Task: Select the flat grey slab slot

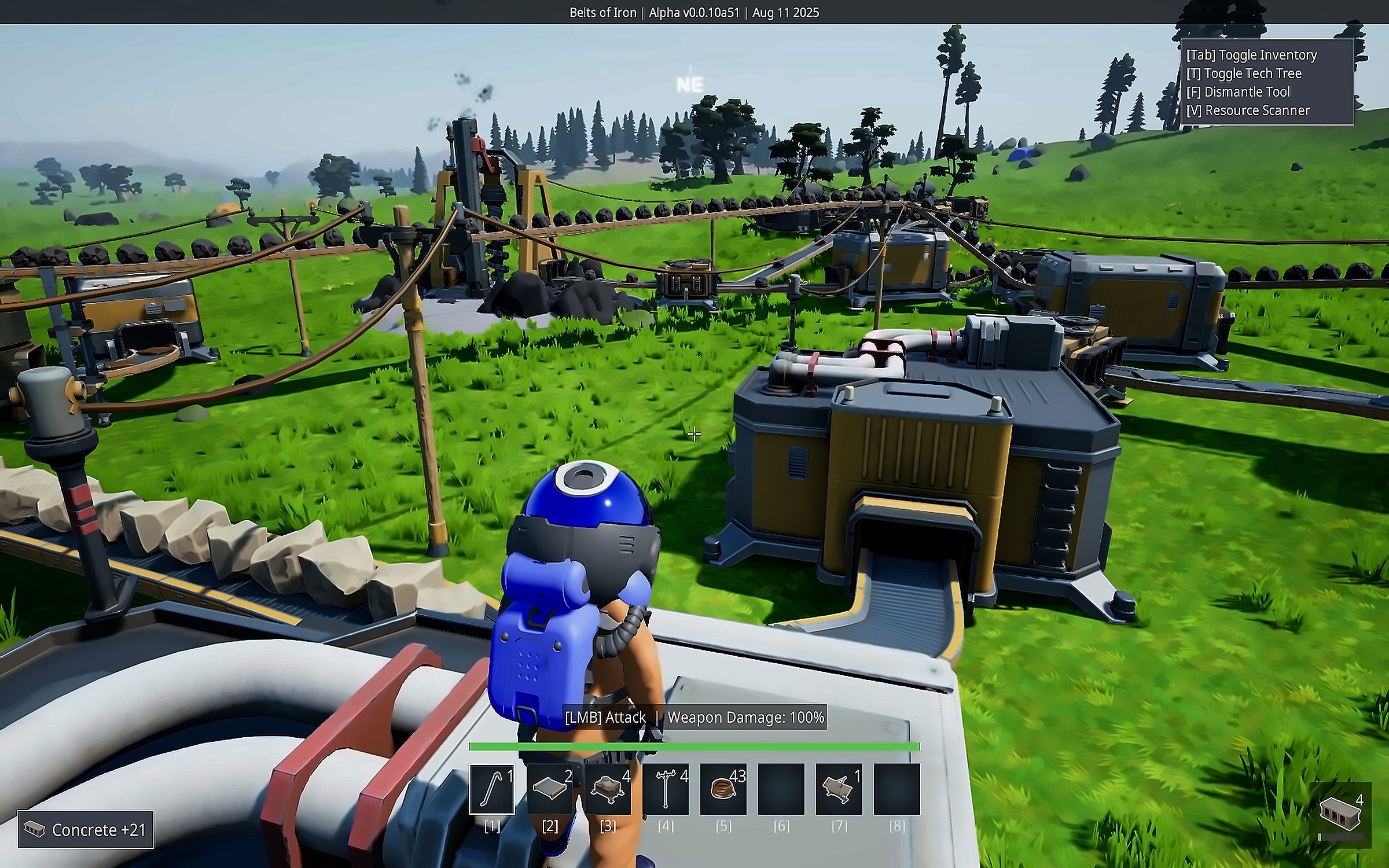Action: click(549, 789)
